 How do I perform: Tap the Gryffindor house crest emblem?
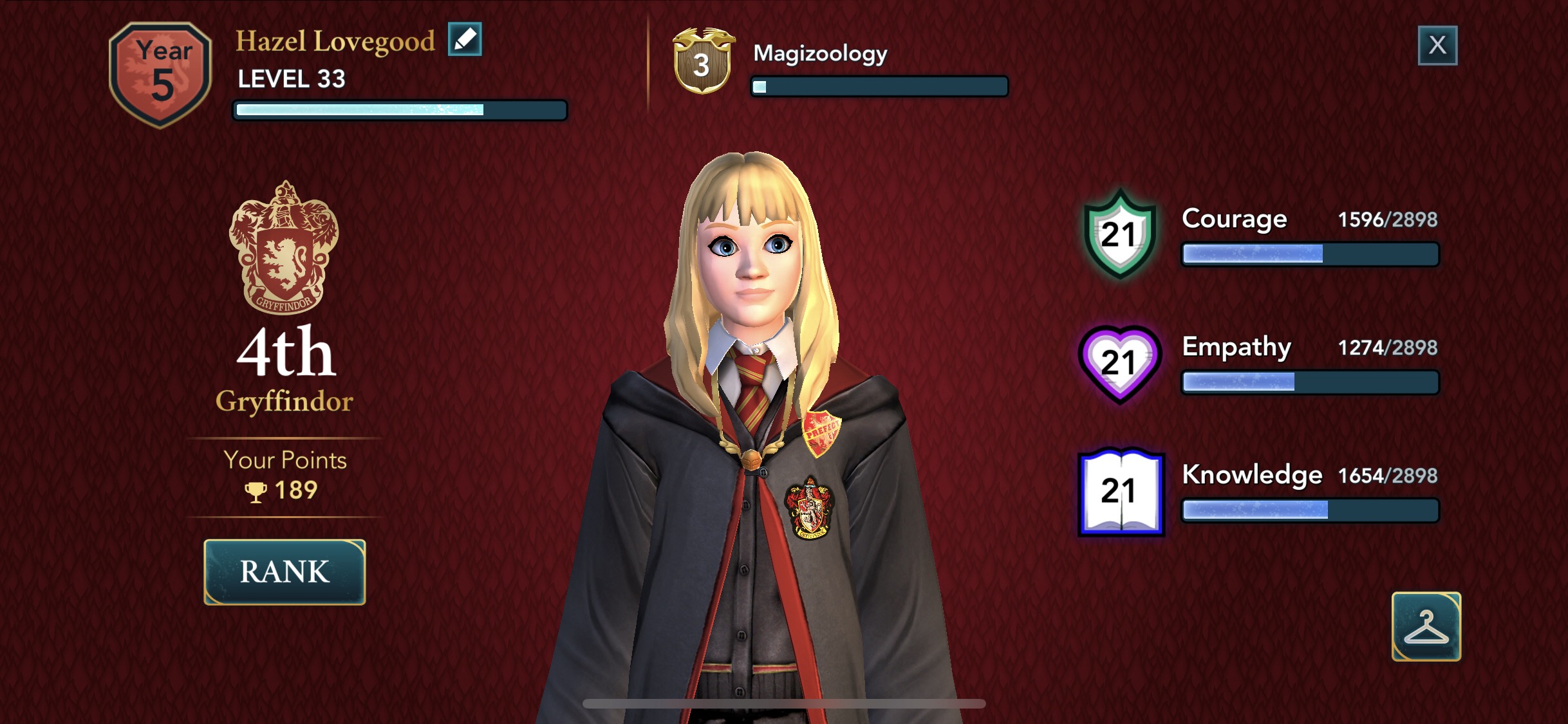[284, 248]
